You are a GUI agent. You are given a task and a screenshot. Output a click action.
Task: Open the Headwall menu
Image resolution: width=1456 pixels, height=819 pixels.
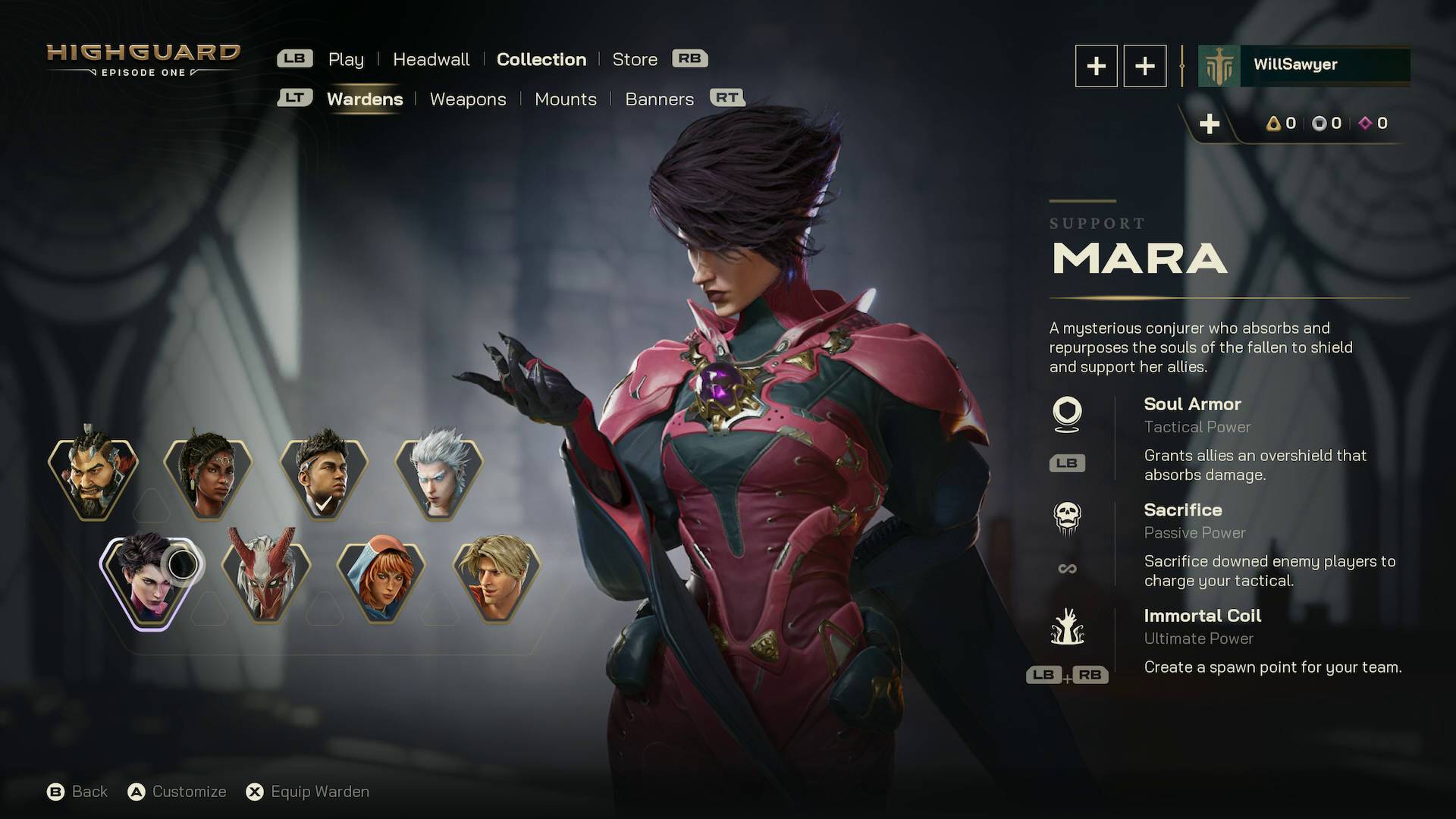coord(431,59)
